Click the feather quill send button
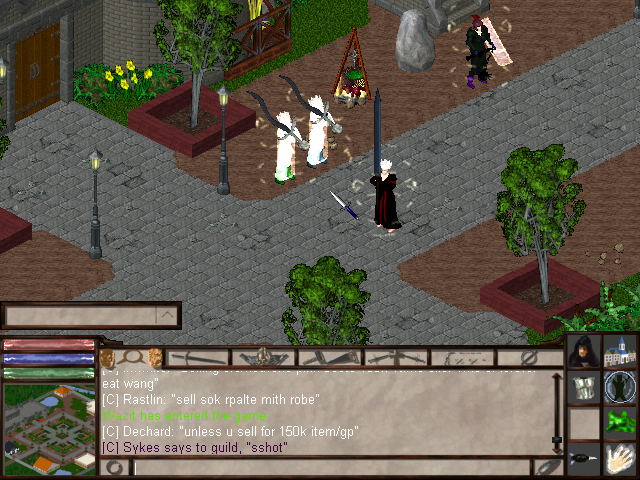This screenshot has width=640, height=480. [548, 467]
